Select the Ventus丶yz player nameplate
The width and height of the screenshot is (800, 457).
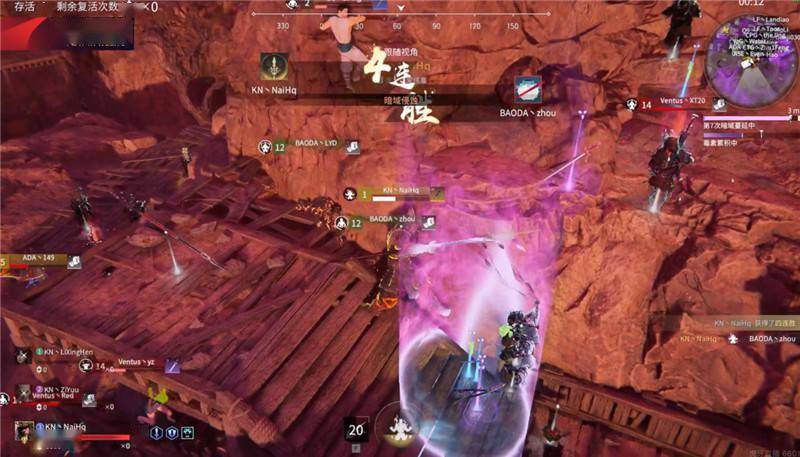[136, 363]
